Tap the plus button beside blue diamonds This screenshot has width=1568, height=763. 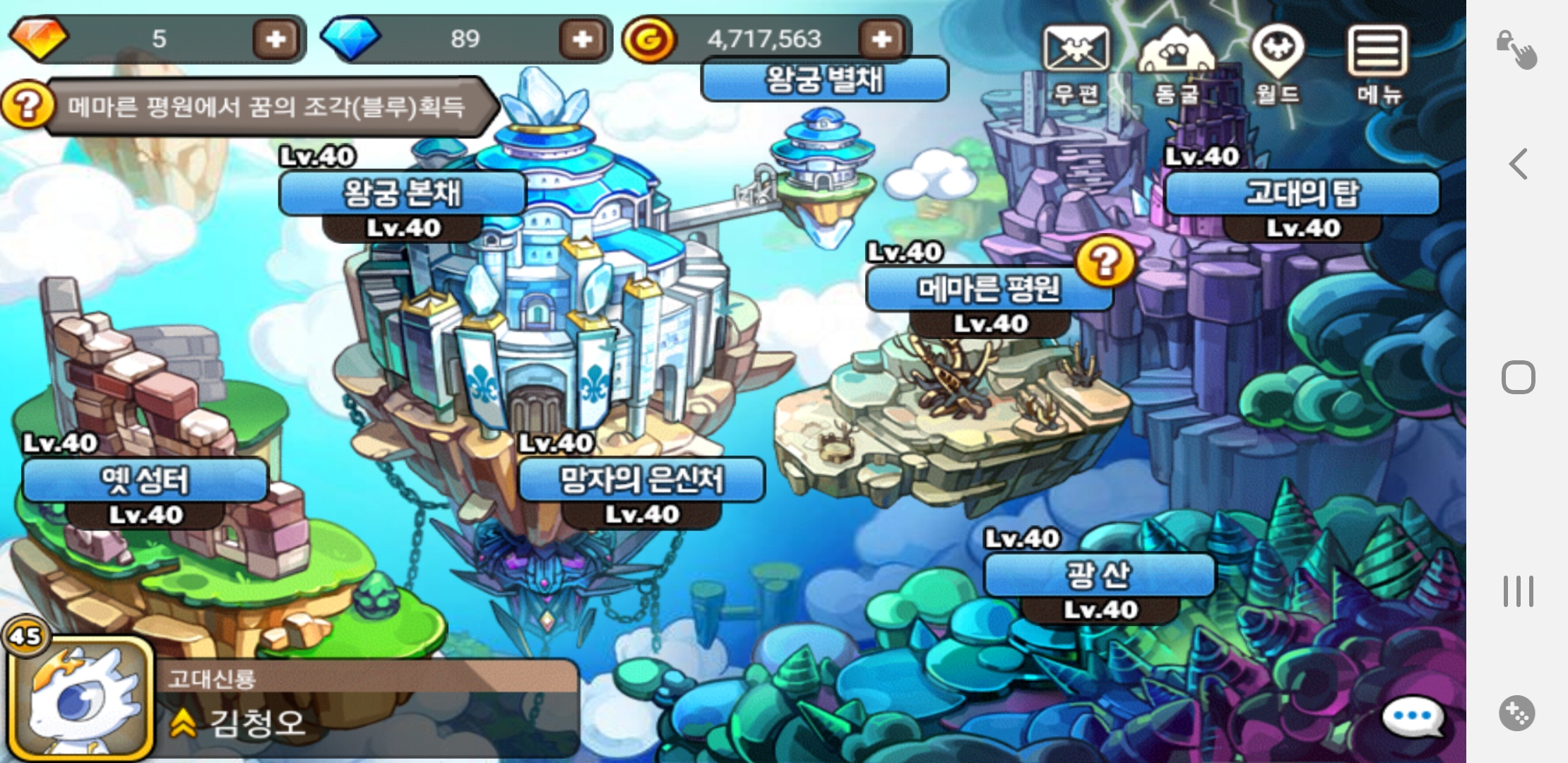(582, 39)
